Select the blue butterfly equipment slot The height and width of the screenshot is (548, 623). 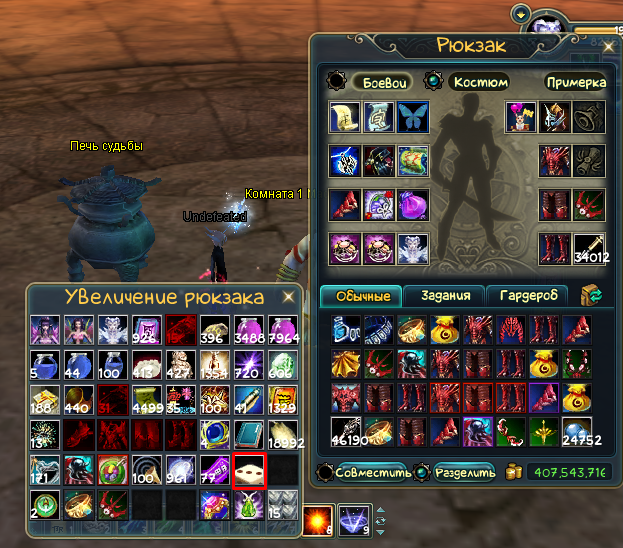[412, 117]
